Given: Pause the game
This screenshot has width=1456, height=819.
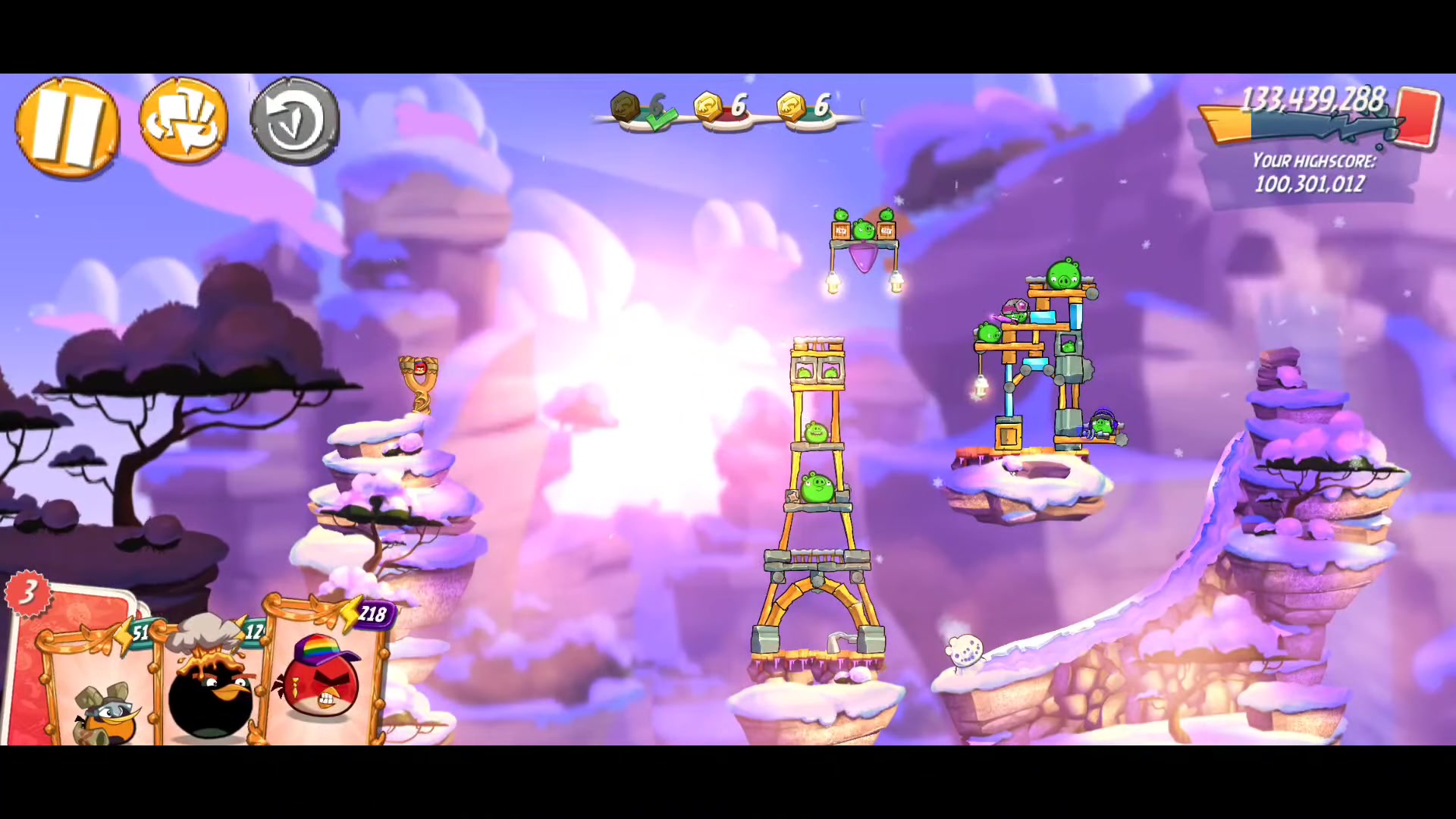Looking at the screenshot, I should pyautogui.click(x=67, y=127).
